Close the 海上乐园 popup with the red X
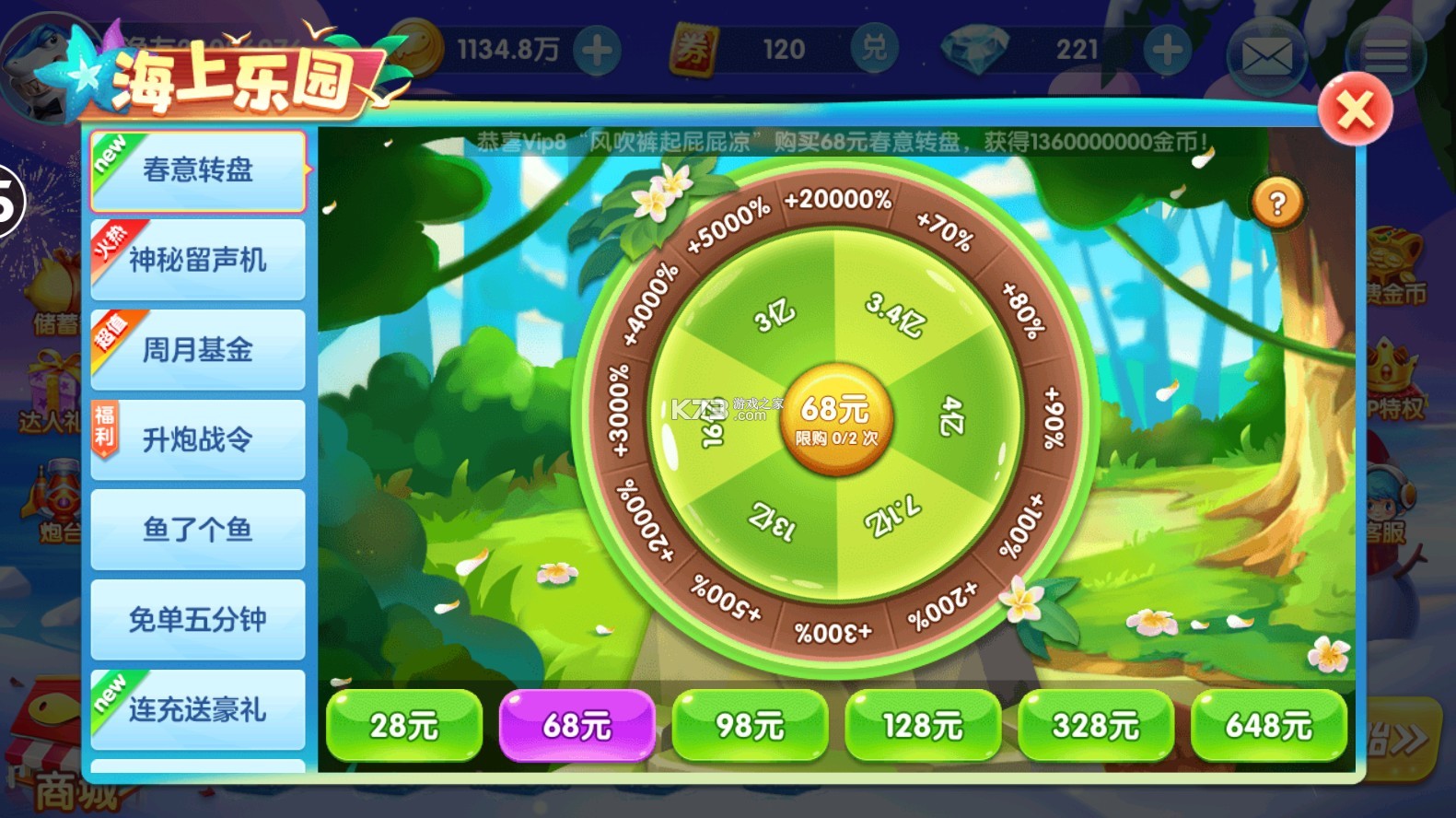Image resolution: width=1456 pixels, height=818 pixels. click(x=1354, y=111)
